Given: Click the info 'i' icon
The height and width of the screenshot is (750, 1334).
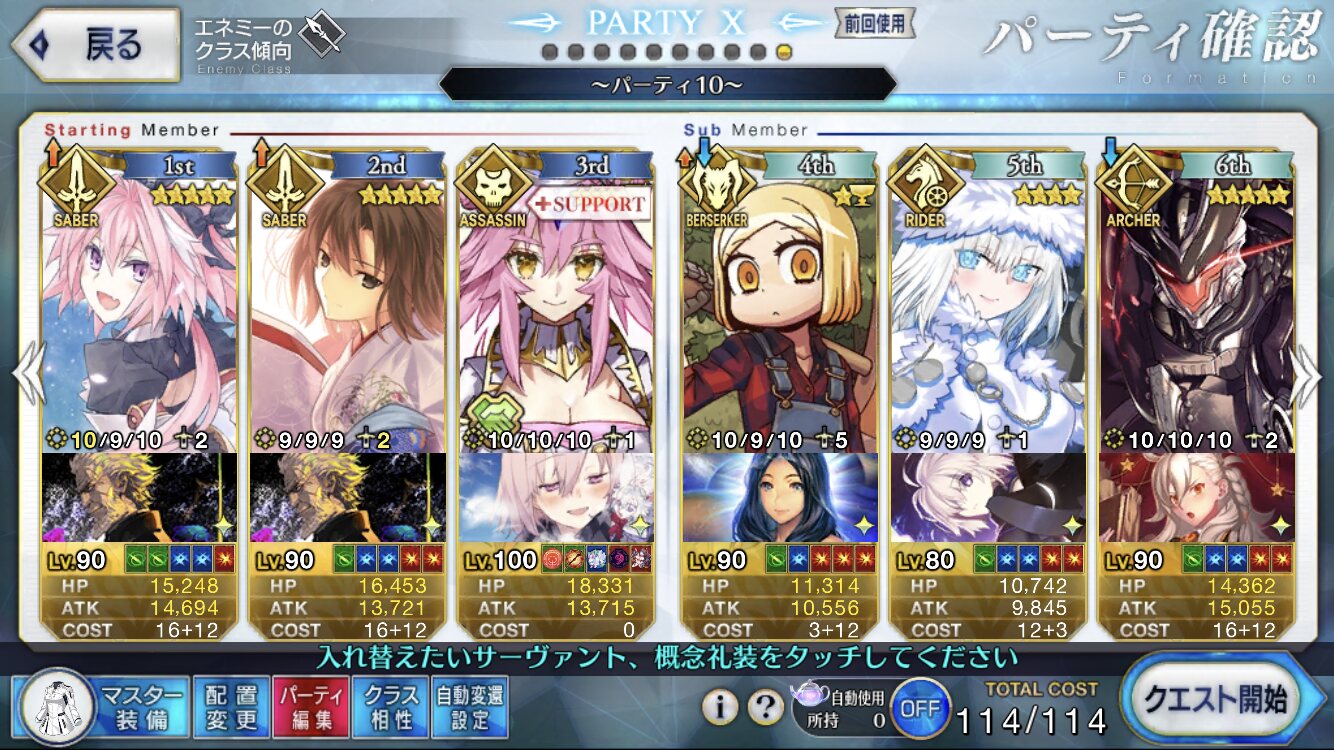Looking at the screenshot, I should pyautogui.click(x=718, y=707).
